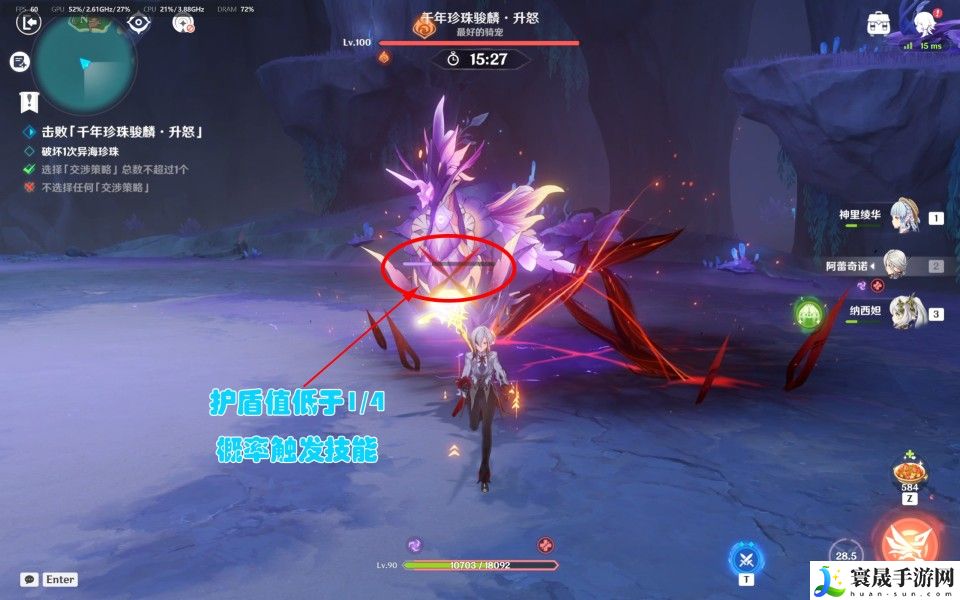The height and width of the screenshot is (600, 960).
Task: Click the exit domain arrow icon
Action: click(31, 21)
